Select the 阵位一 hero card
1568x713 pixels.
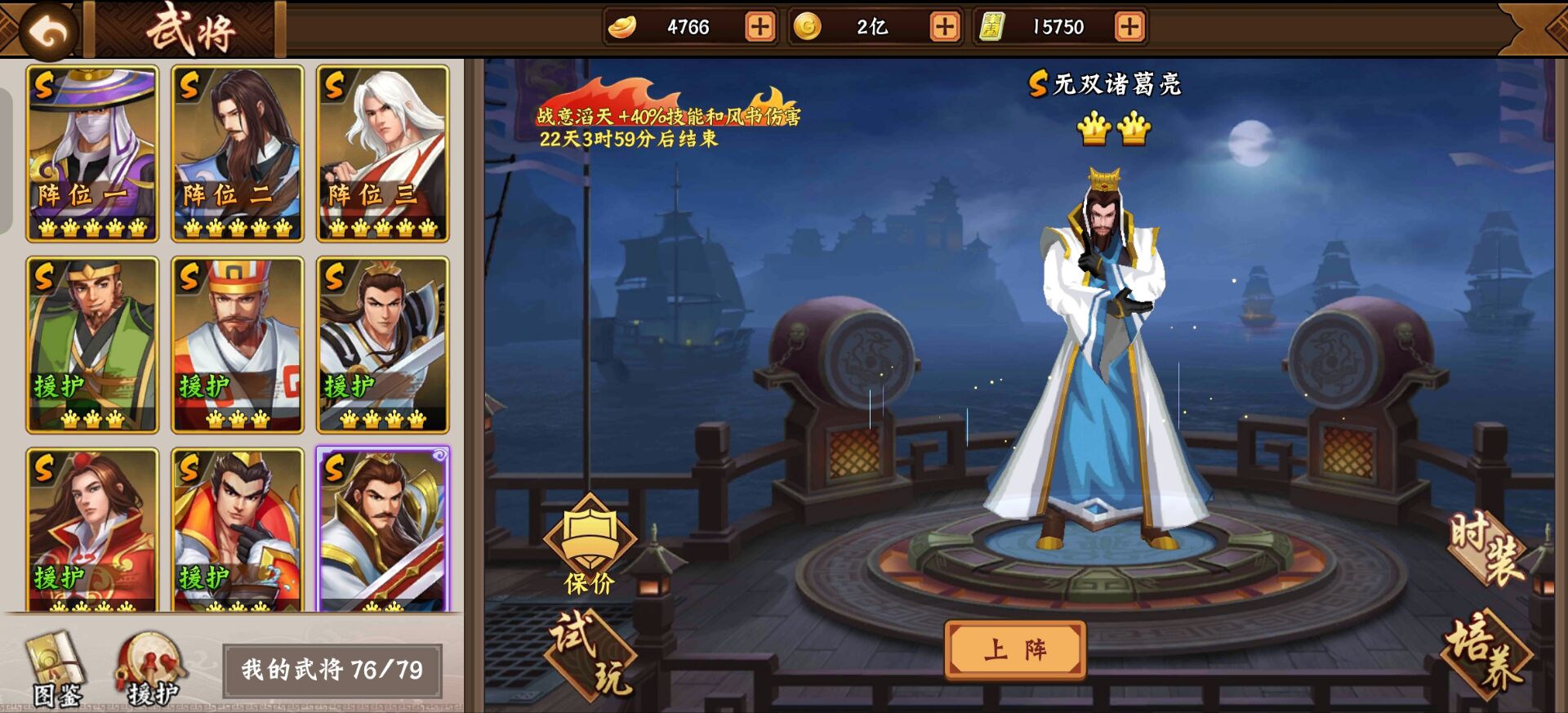coord(91,151)
